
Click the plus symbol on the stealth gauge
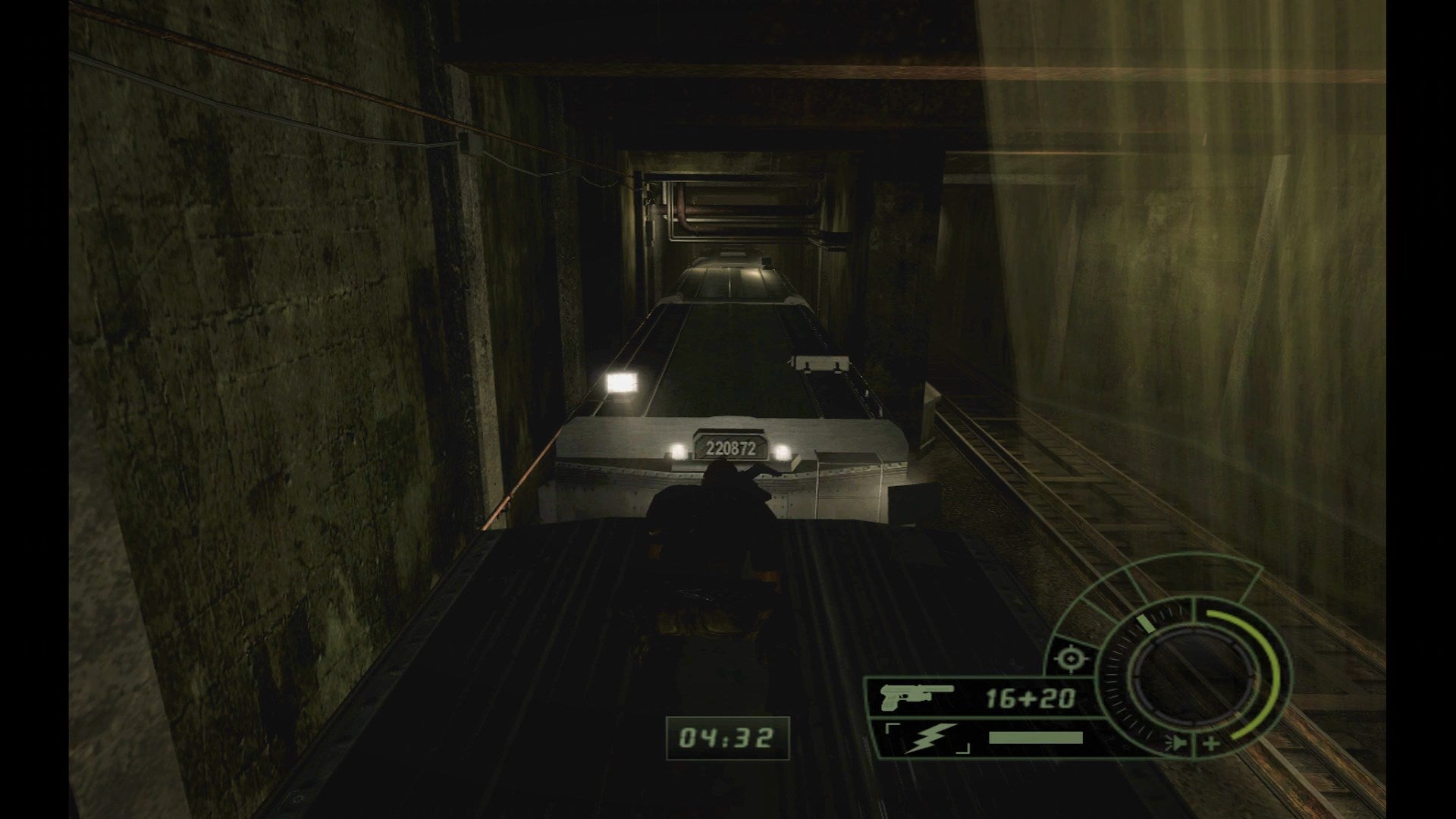(x=1211, y=743)
